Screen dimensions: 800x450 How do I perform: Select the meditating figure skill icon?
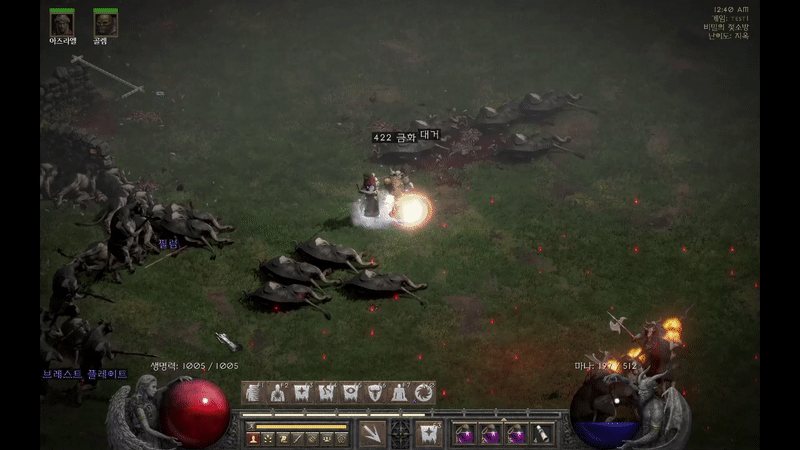tap(399, 393)
